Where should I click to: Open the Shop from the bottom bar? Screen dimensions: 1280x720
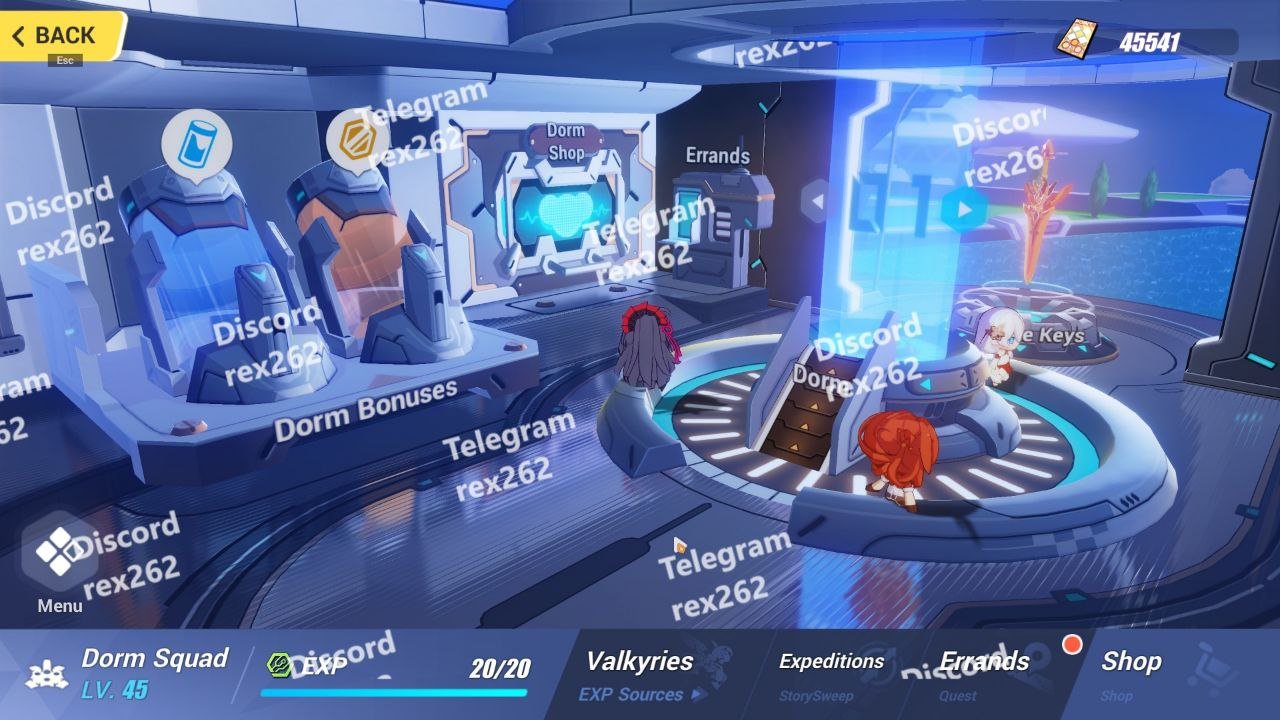pyautogui.click(x=1131, y=675)
